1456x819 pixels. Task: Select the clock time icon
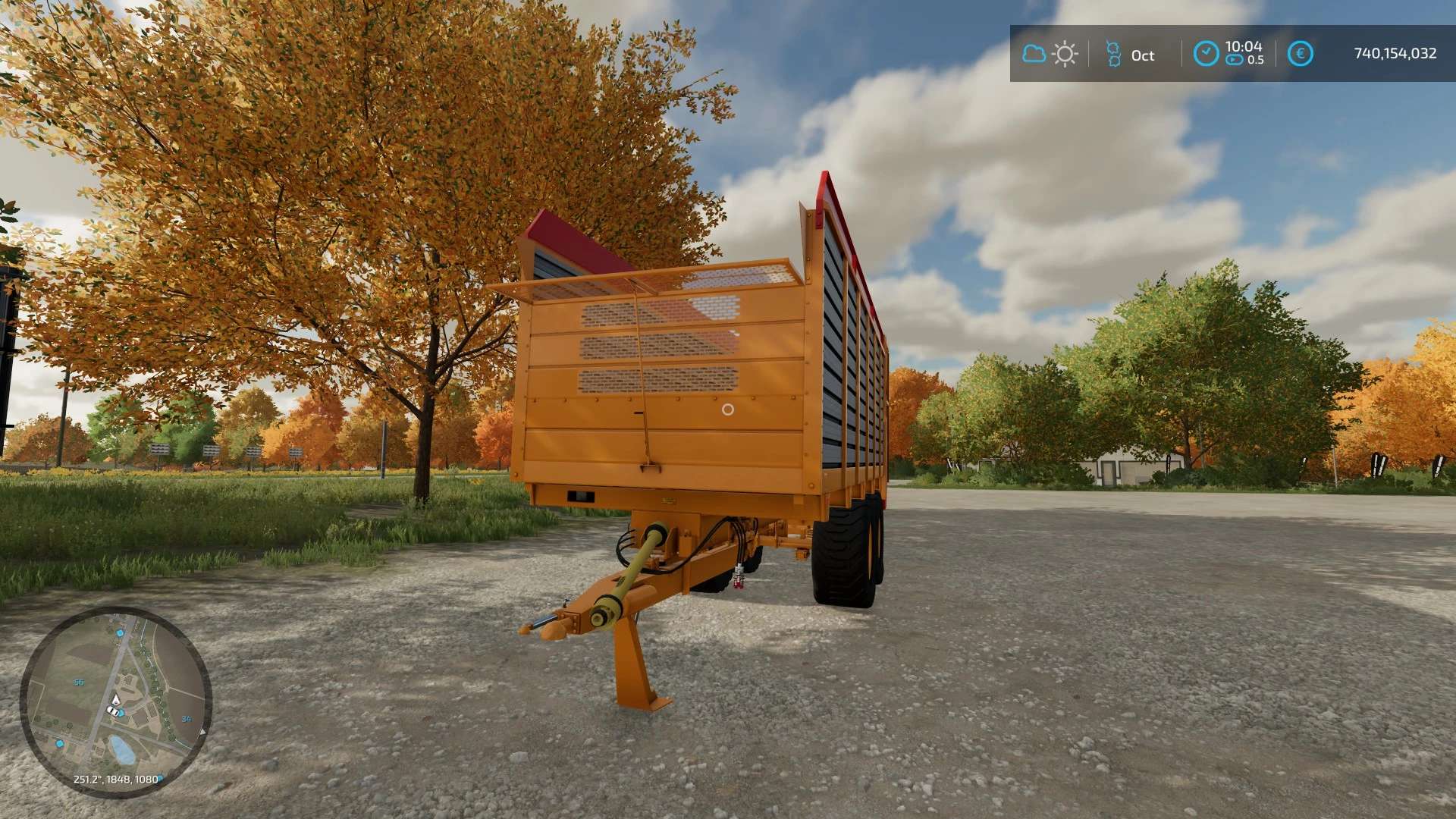[1206, 54]
